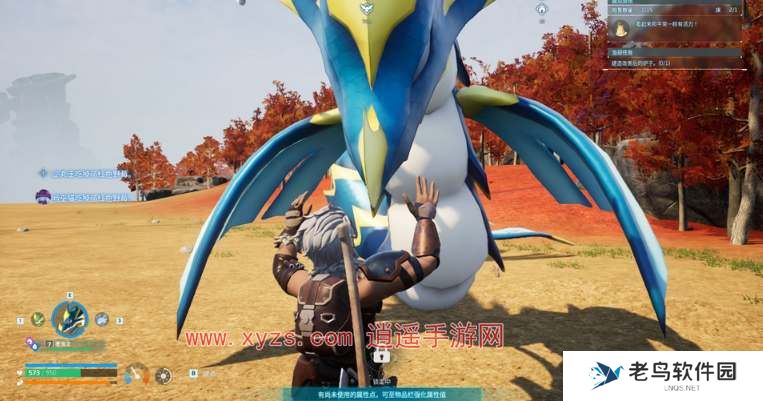Viewport: 763px width, 401px height.
Task: Click the pal sphere count icon
Action: [33, 343]
